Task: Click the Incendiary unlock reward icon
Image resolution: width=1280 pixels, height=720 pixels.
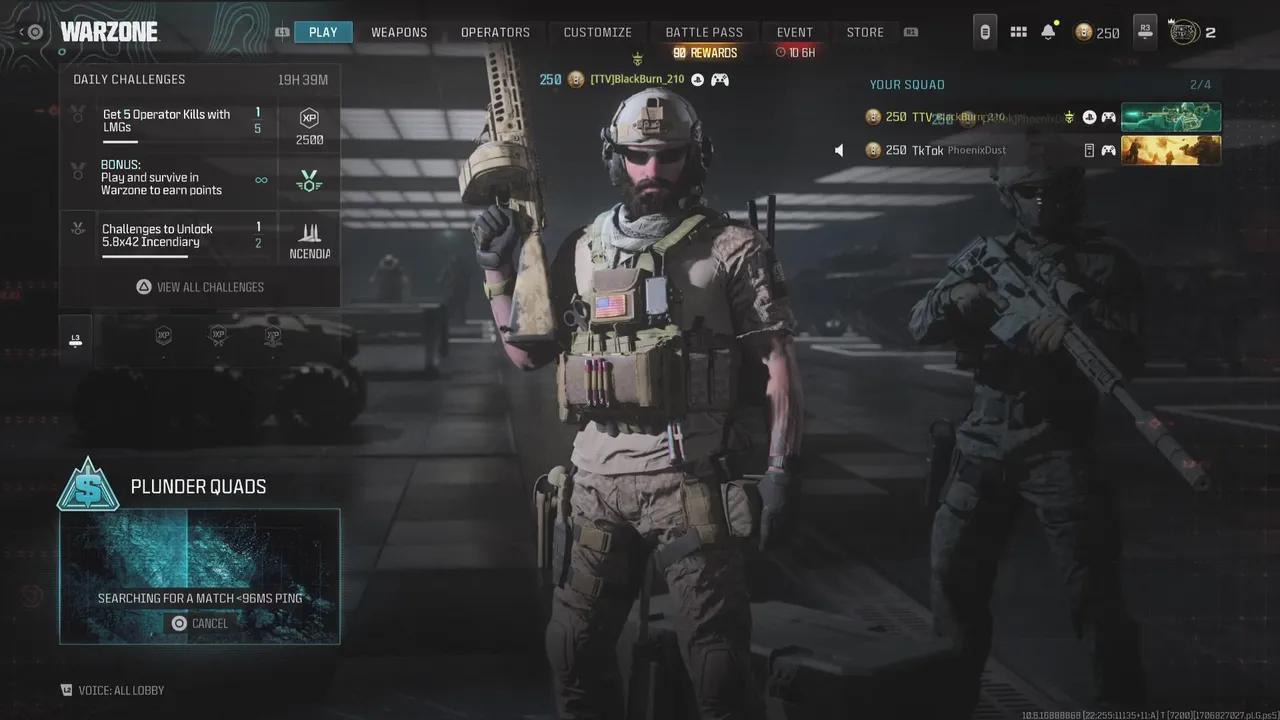Action: [308, 238]
